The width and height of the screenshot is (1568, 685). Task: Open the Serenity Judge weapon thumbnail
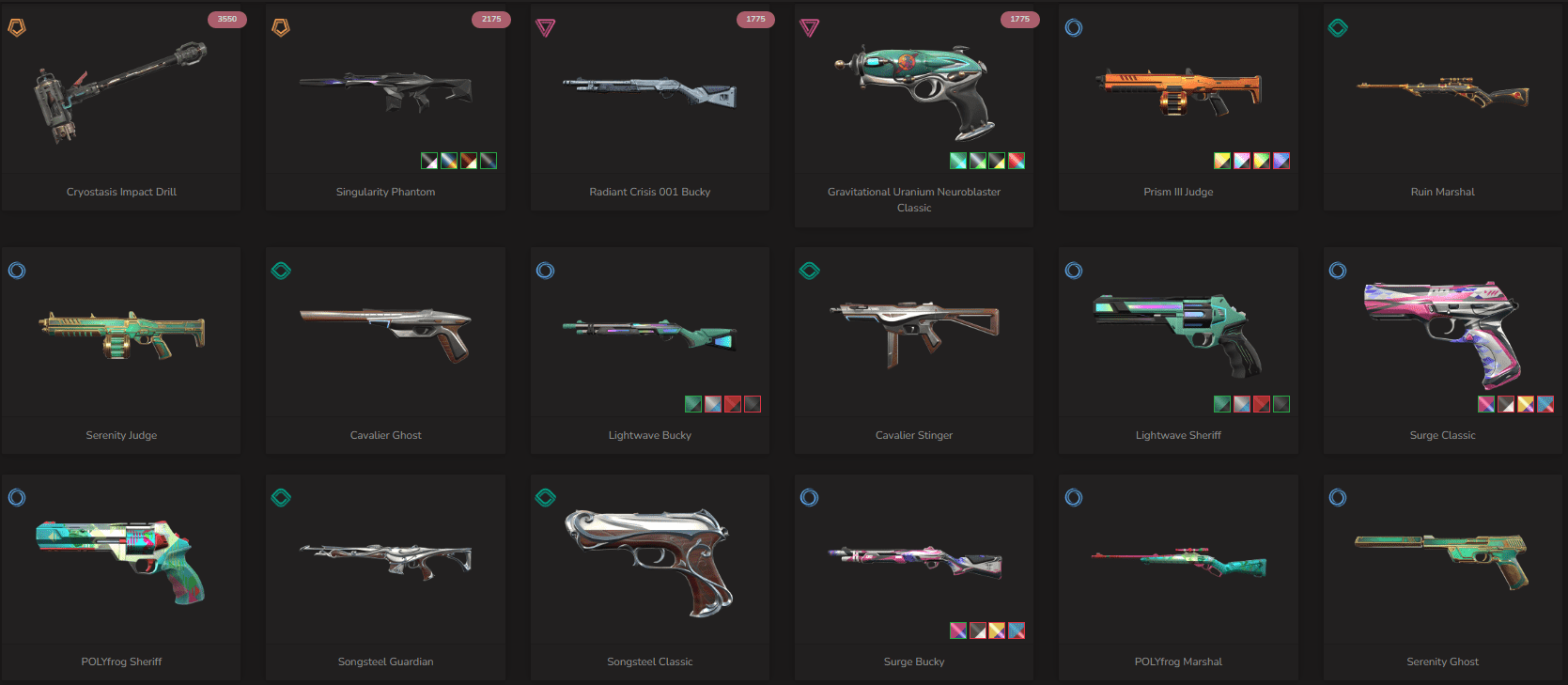pyautogui.click(x=120, y=334)
